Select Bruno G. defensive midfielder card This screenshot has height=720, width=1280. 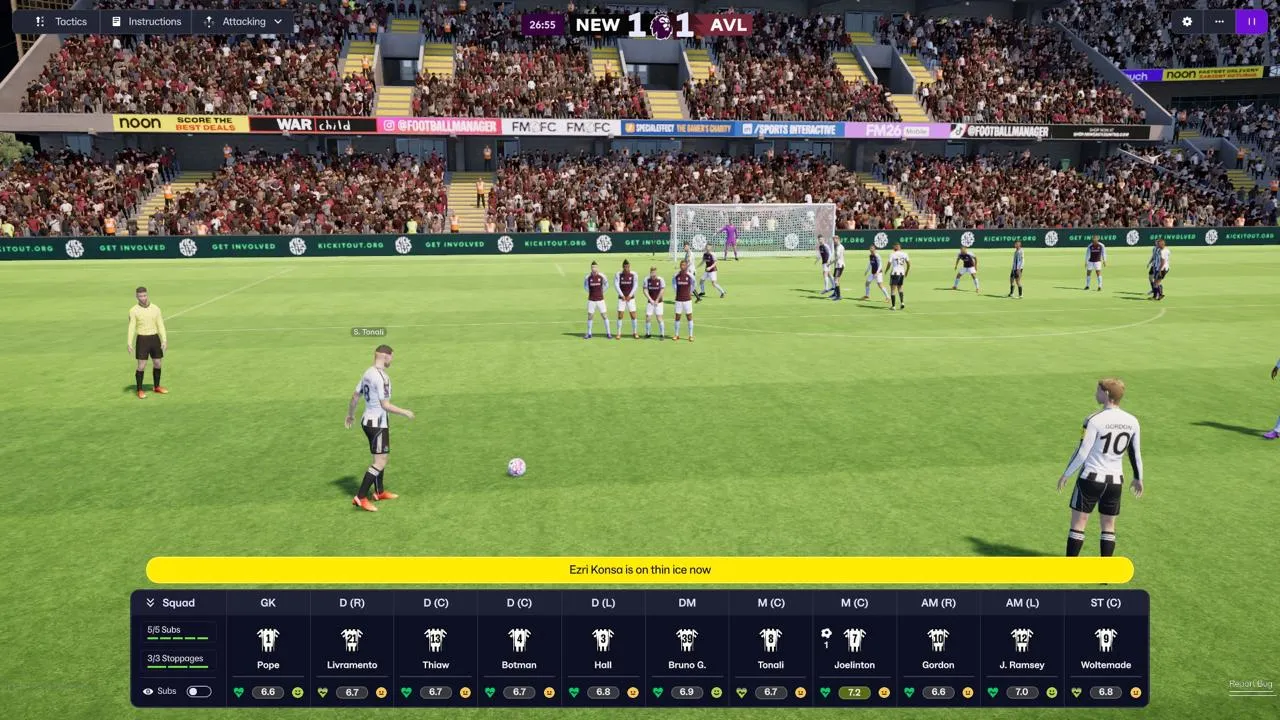(687, 648)
